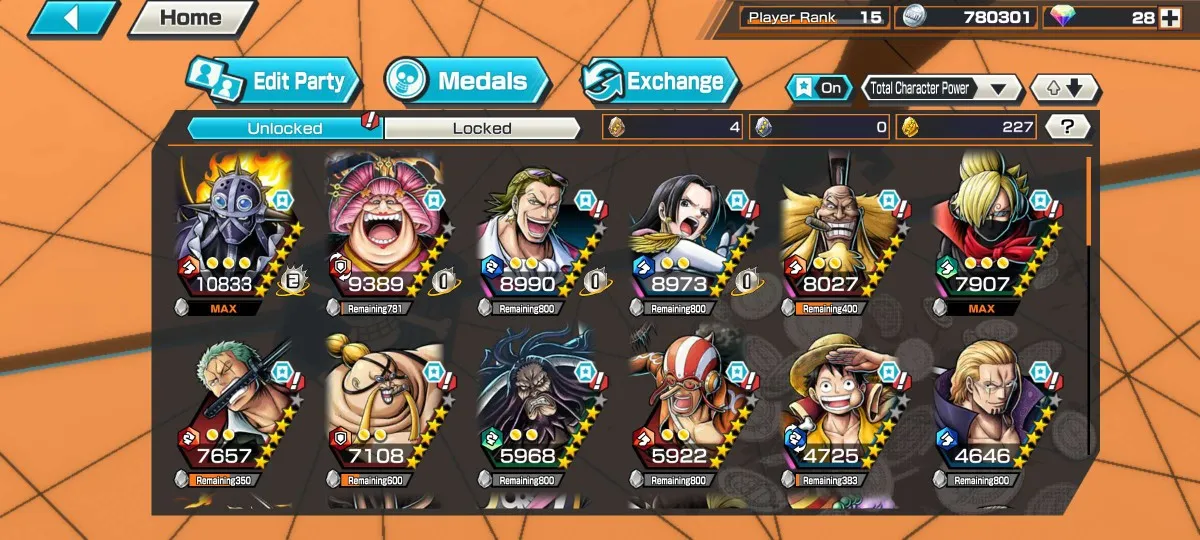Return to the Home screen

point(192,18)
